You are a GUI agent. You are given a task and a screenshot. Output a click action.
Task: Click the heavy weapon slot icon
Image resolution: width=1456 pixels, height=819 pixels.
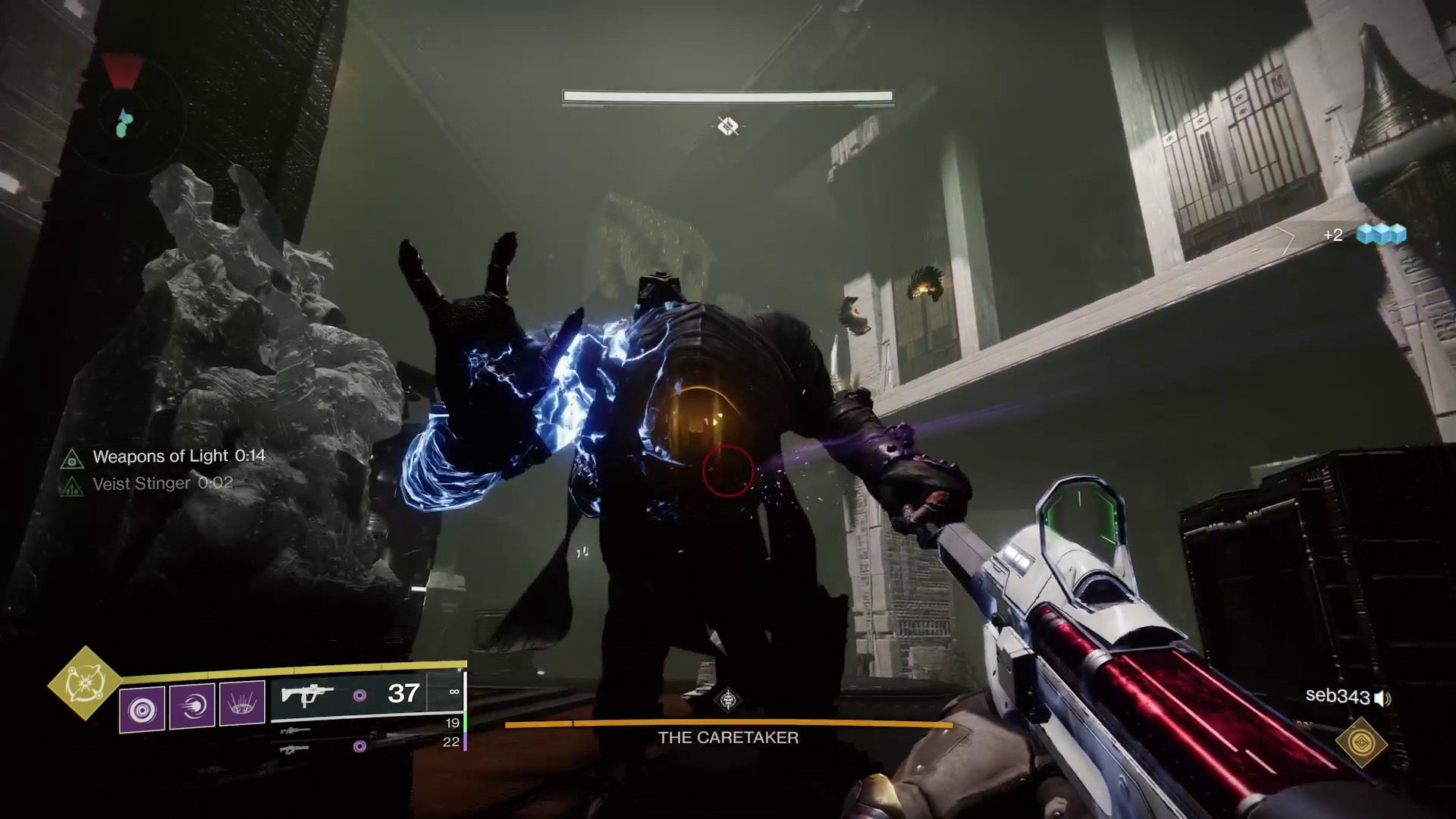297,748
